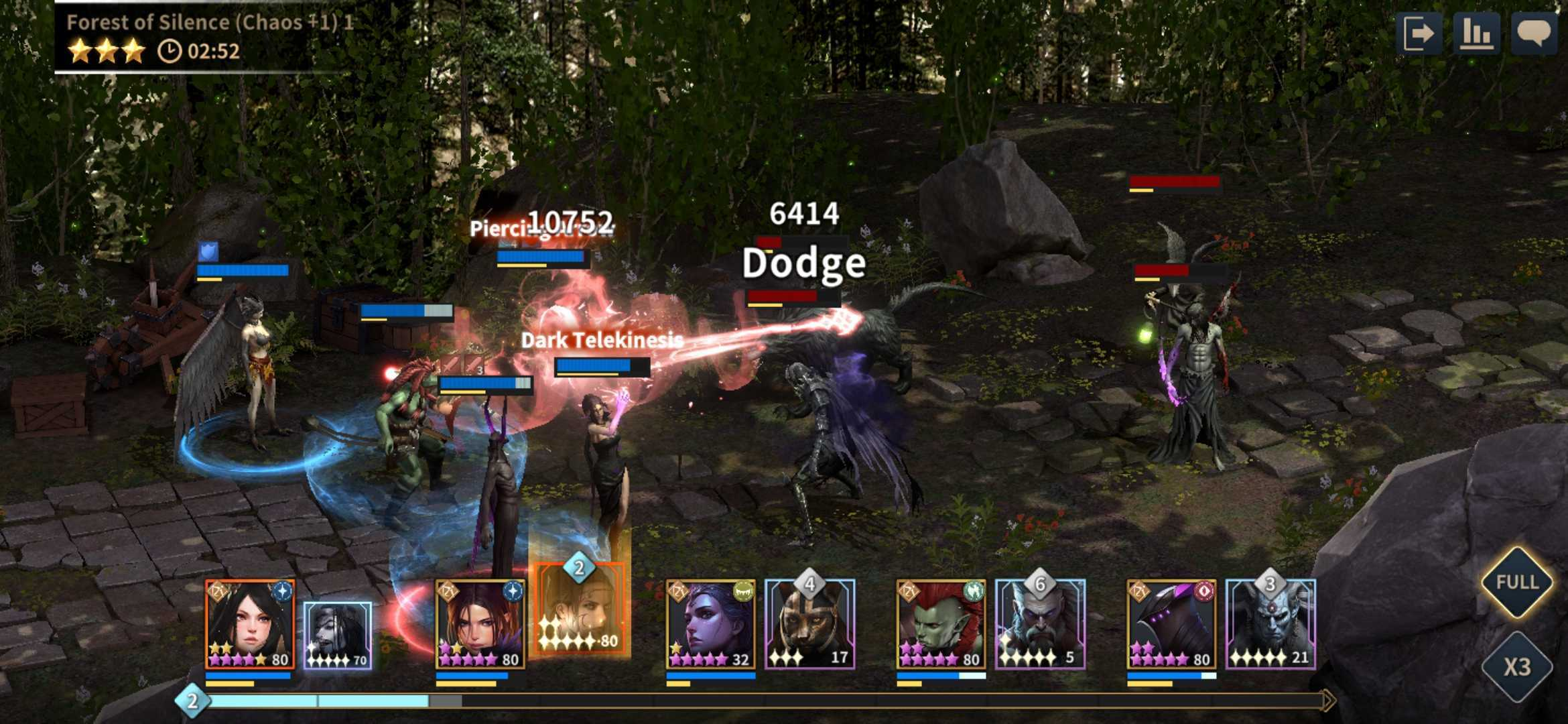Pick the green orc level 80 hero portrait
Image resolution: width=1568 pixels, height=724 pixels.
click(x=941, y=625)
